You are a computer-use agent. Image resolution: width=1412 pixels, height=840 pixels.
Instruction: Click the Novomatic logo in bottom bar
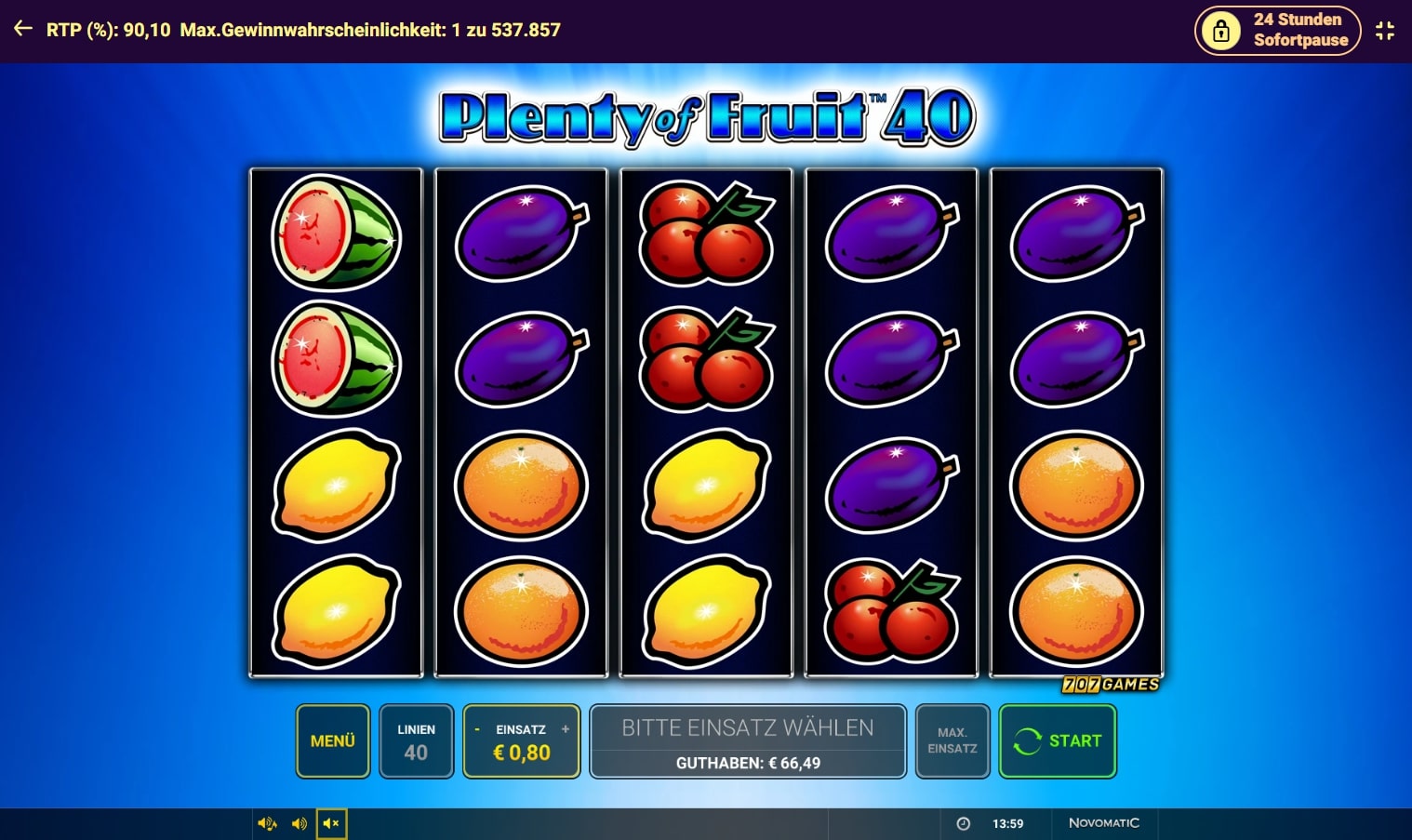point(1103,823)
